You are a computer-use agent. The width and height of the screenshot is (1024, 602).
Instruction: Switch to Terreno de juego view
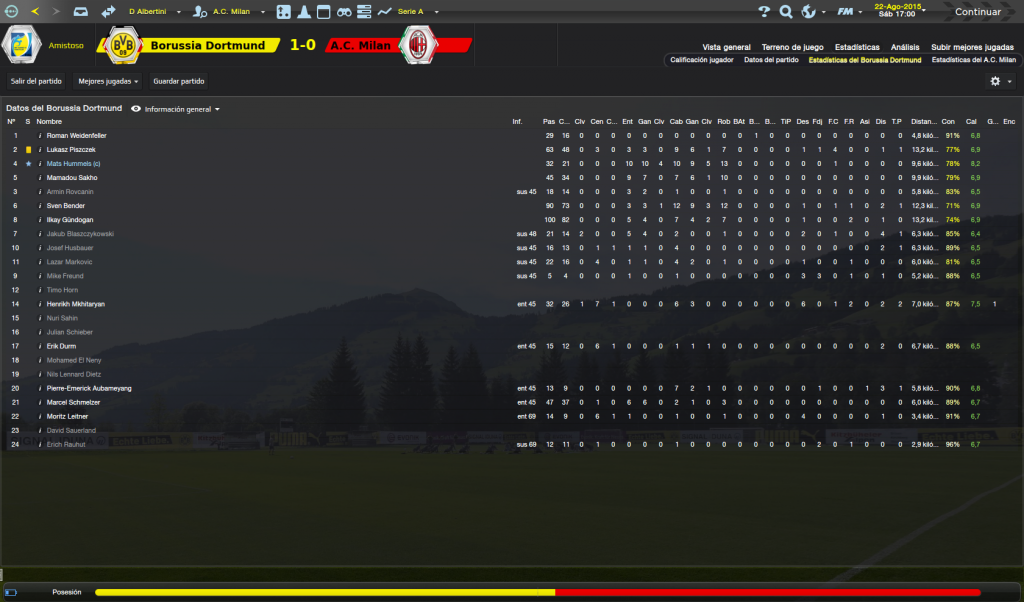click(x=792, y=47)
